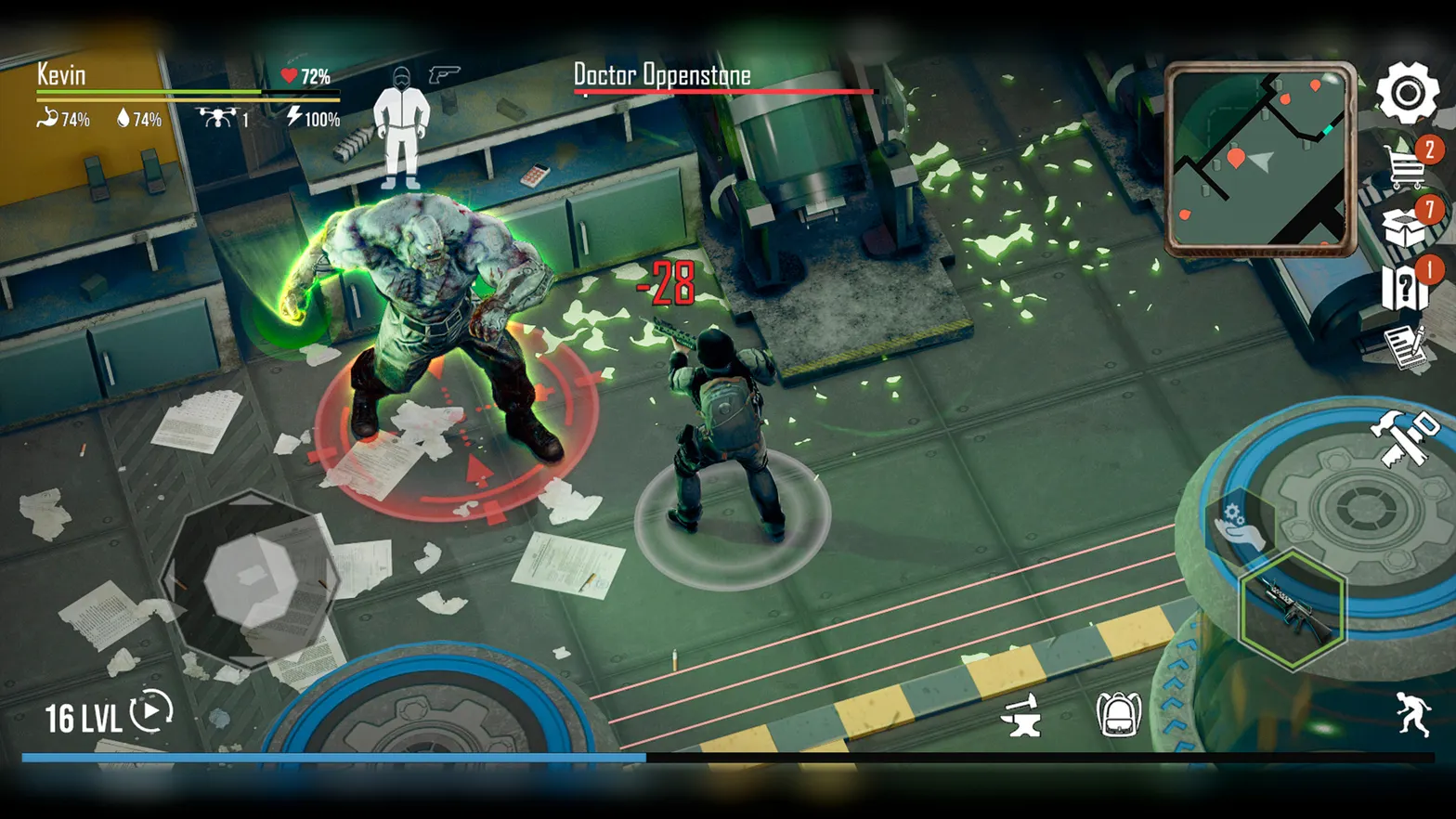Image resolution: width=1456 pixels, height=819 pixels.
Task: Tap the Doctor Oppenstone boss nameplate
Action: (x=661, y=76)
